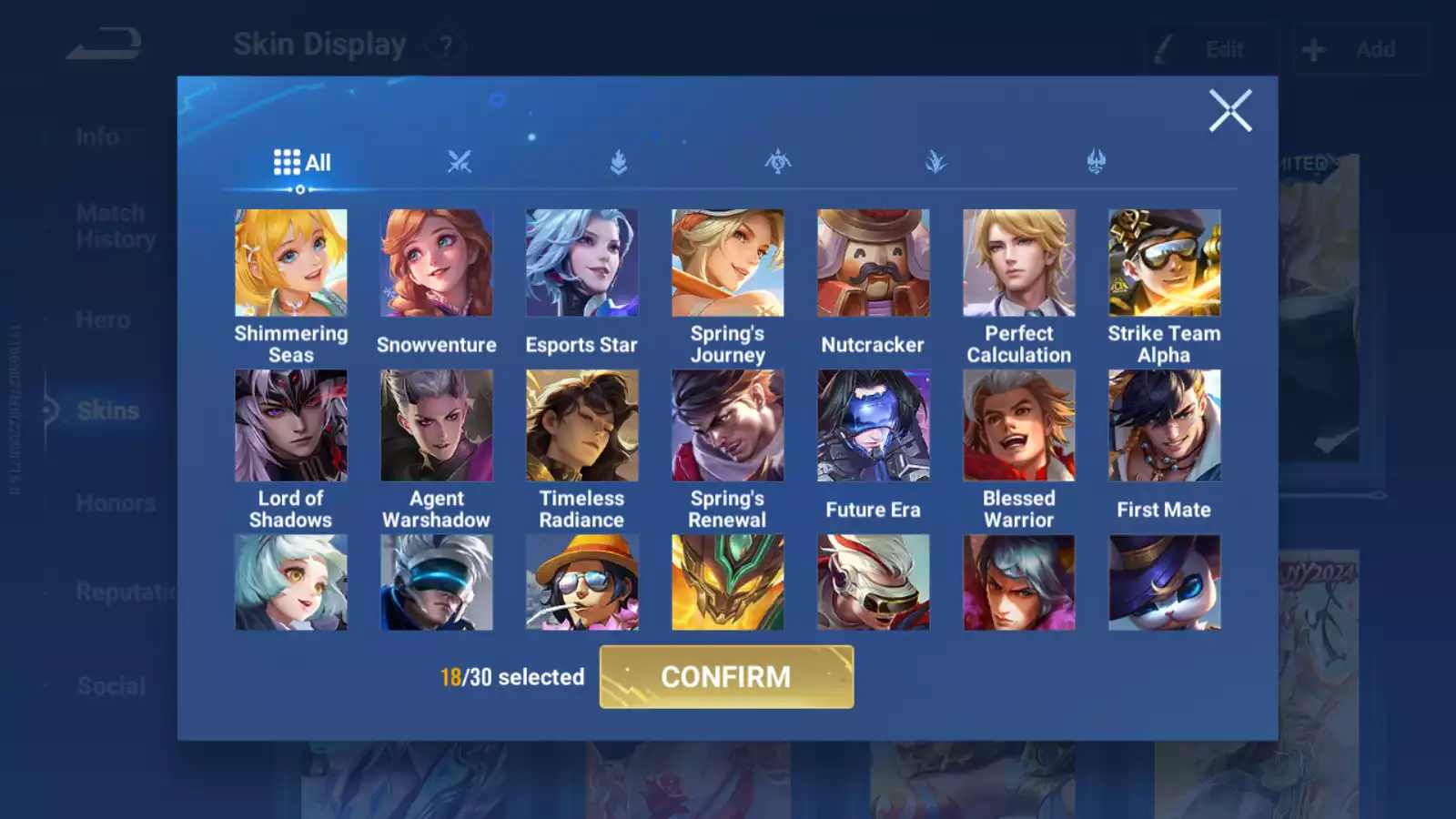This screenshot has height=819, width=1456.
Task: Pick the Esports Star skin
Action: [x=582, y=263]
